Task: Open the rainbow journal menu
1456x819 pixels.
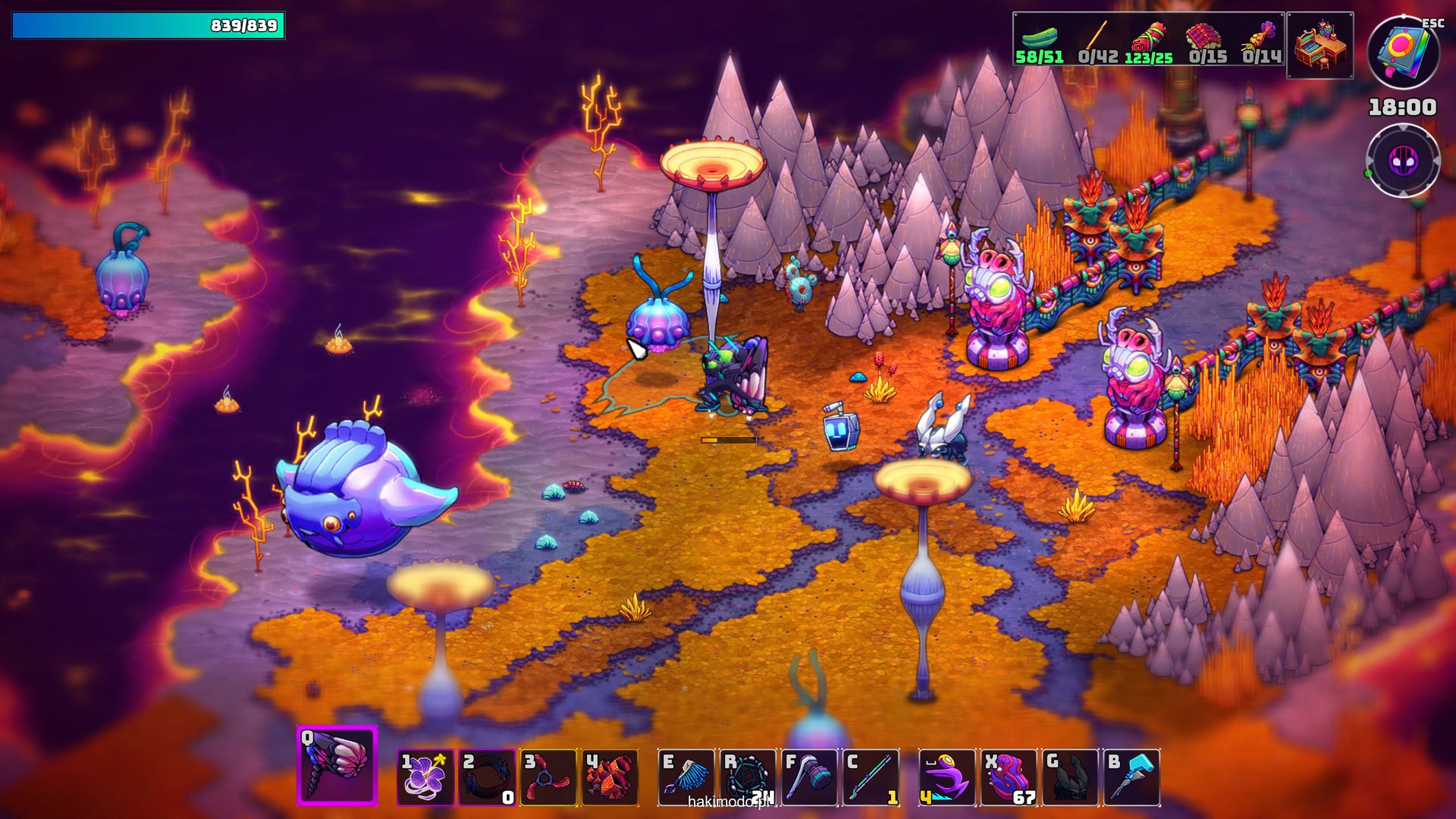Action: 1403,52
